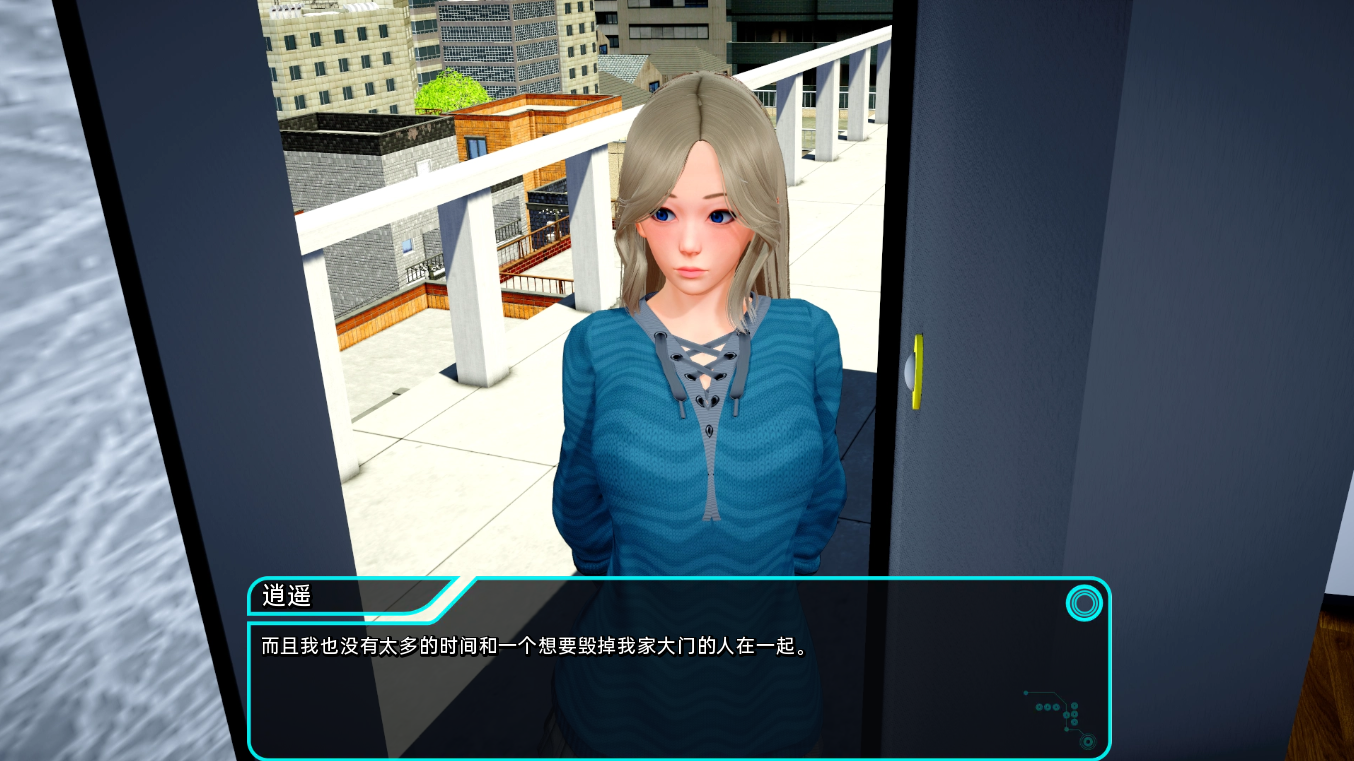Click the middle dot of the three horizontal circuit dots
Image resolution: width=1354 pixels, height=761 pixels.
1047,707
